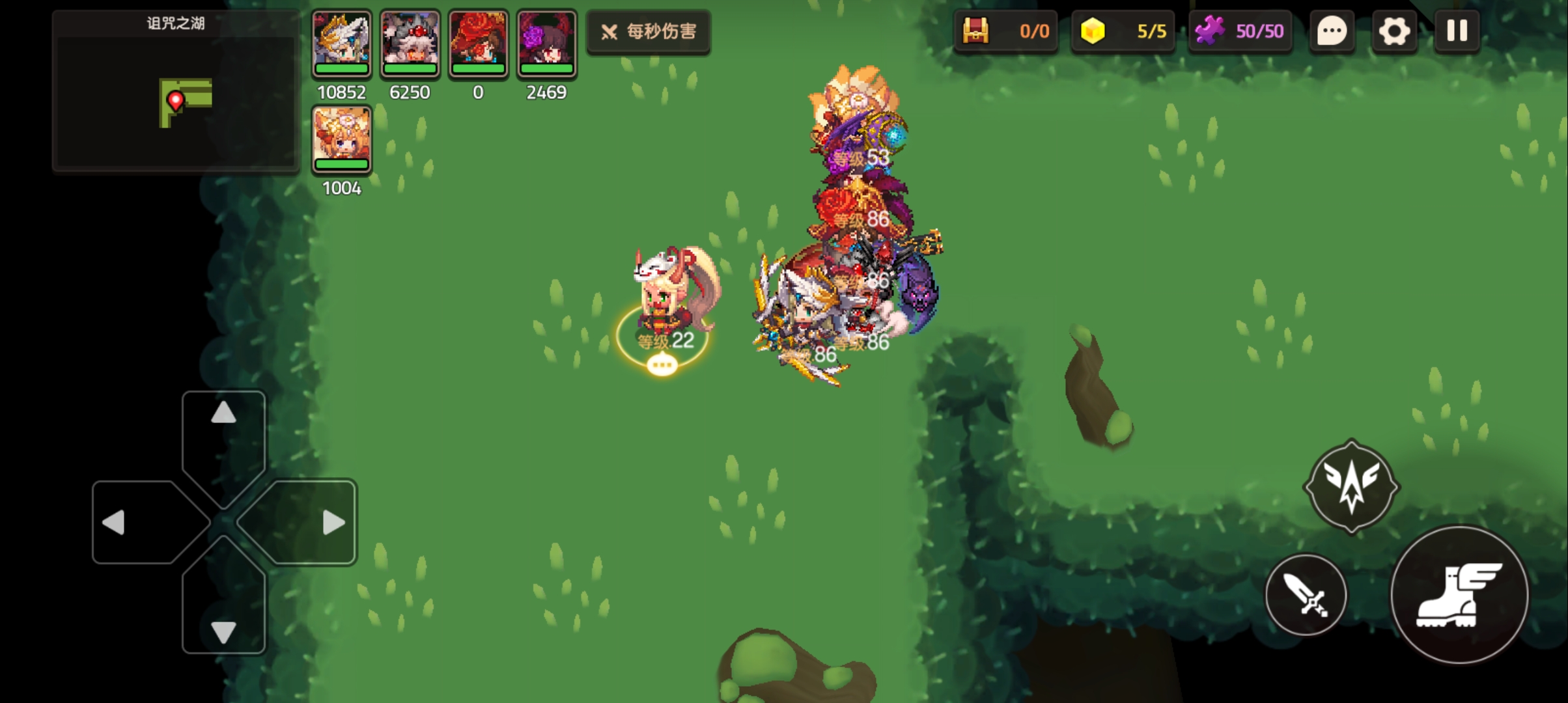Screen dimensions: 1568x703
Task: Attack with the sword button
Action: tap(1306, 595)
